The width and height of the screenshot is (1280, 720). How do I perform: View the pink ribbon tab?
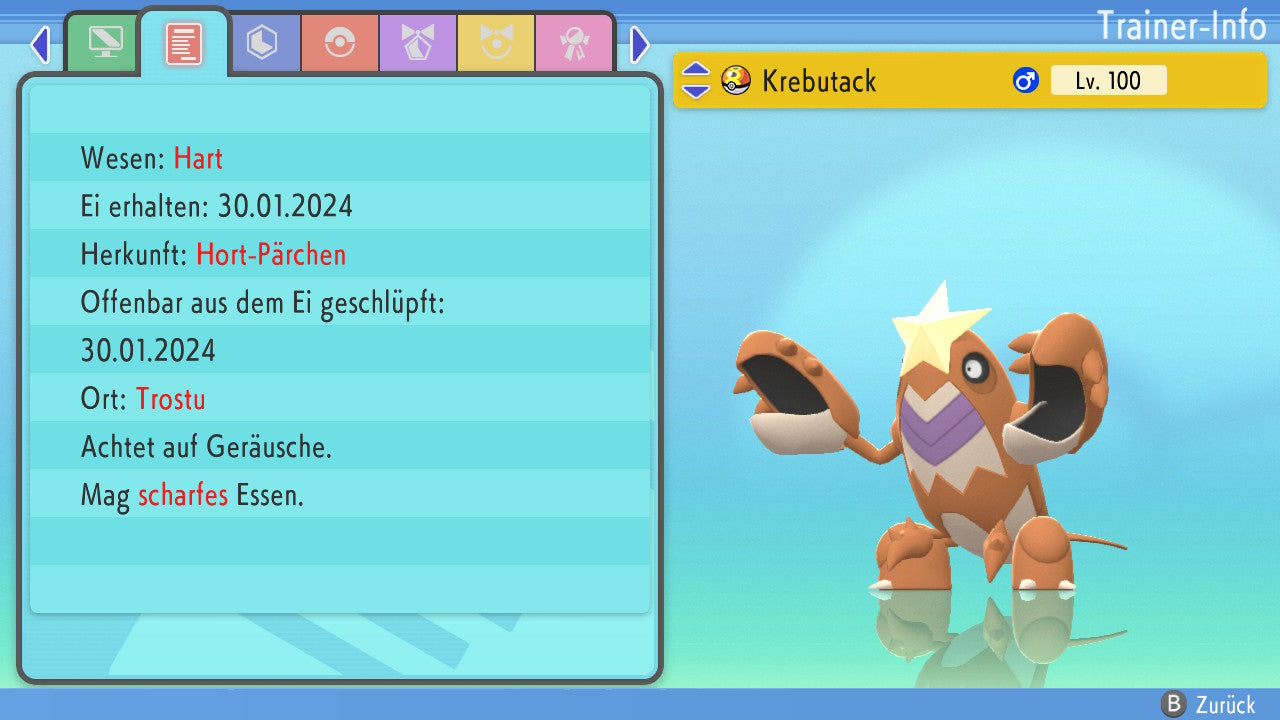574,43
